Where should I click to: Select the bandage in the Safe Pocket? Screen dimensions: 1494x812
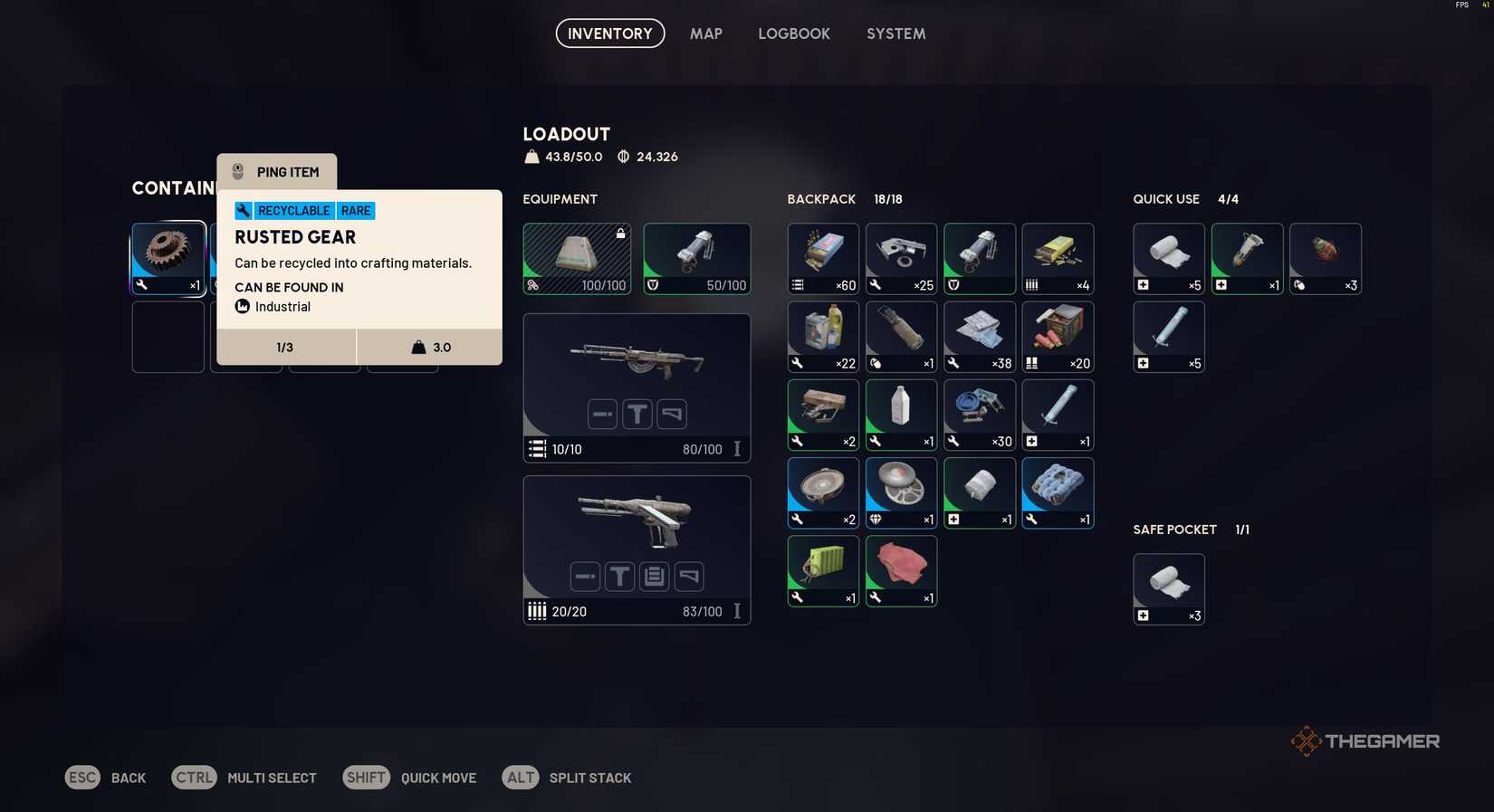point(1168,587)
